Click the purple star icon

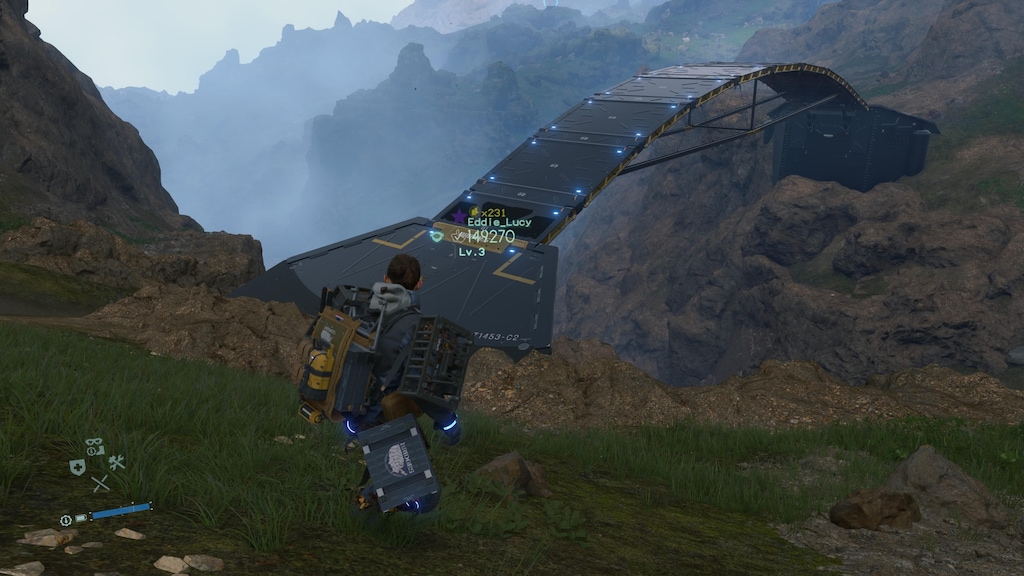click(x=459, y=214)
